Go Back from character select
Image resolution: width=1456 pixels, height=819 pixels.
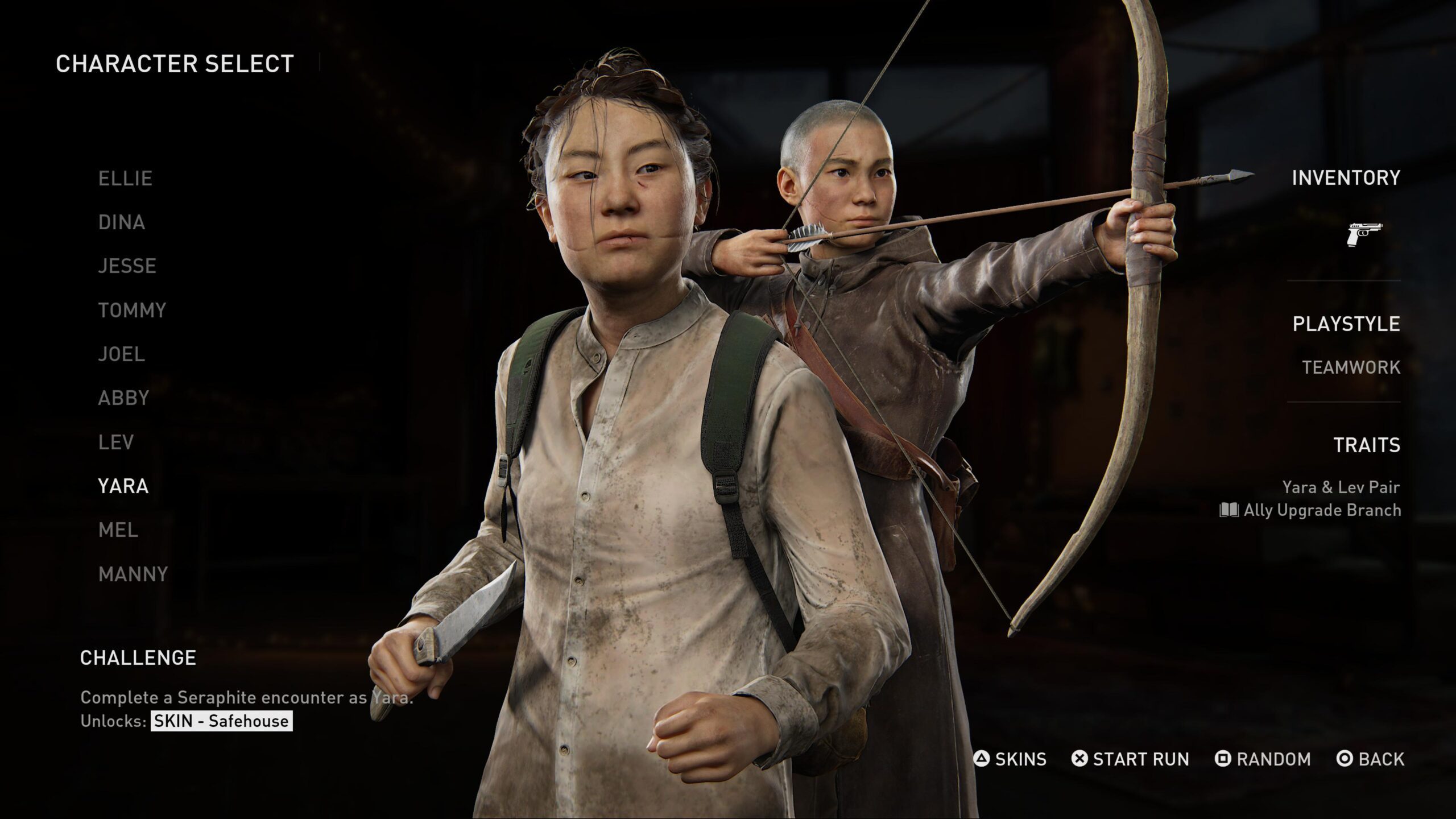1370,759
